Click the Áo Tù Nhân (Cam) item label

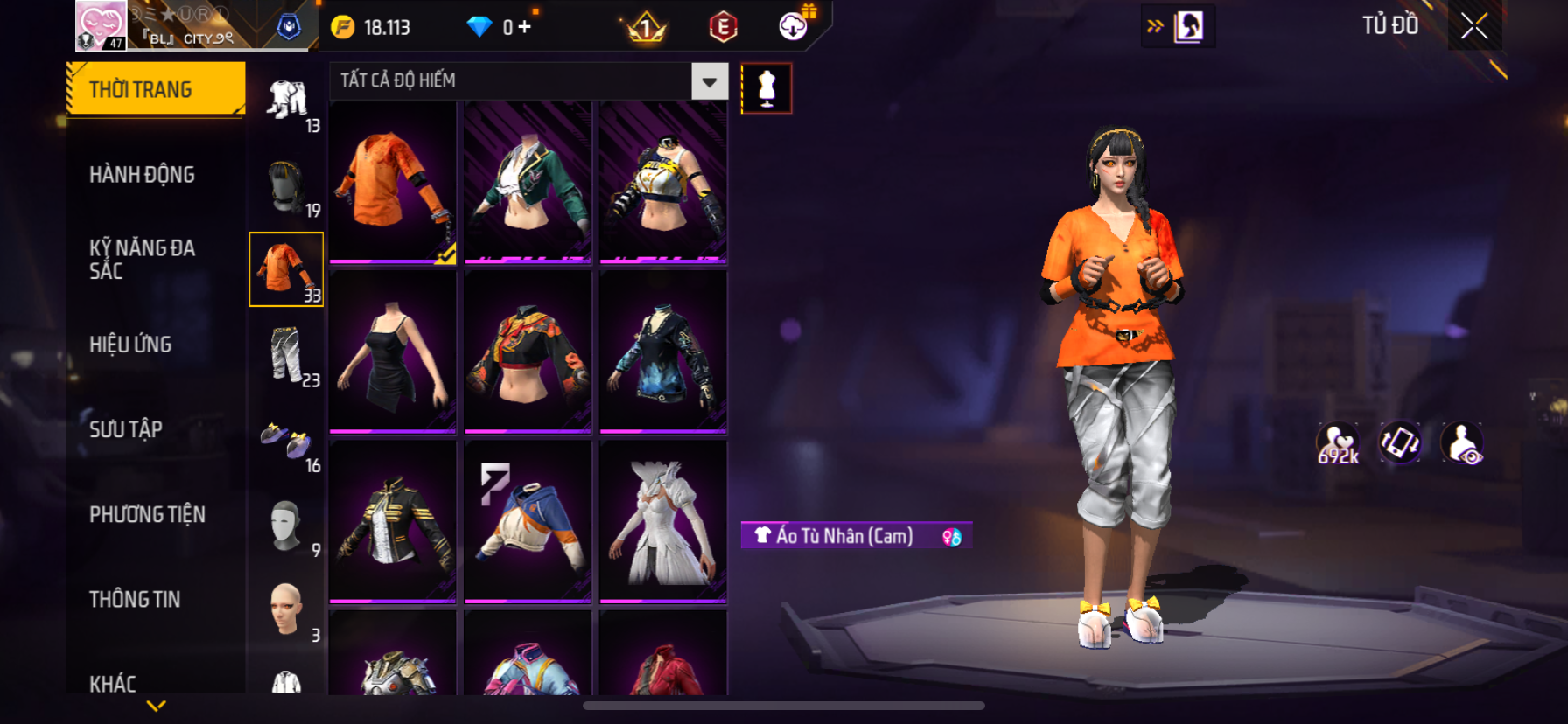click(x=844, y=536)
